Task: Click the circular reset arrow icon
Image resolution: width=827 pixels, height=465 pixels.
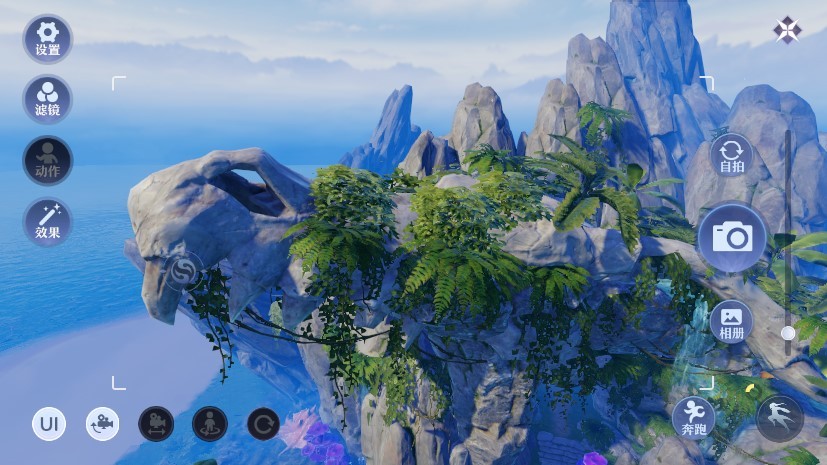Action: [264, 424]
